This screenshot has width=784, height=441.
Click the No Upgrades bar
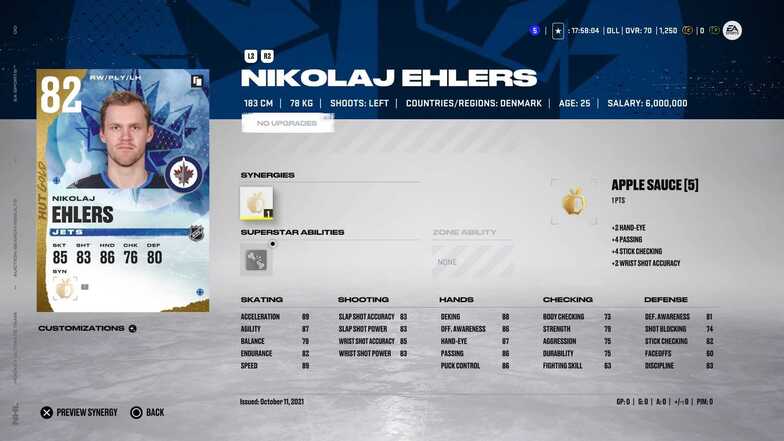[287, 123]
